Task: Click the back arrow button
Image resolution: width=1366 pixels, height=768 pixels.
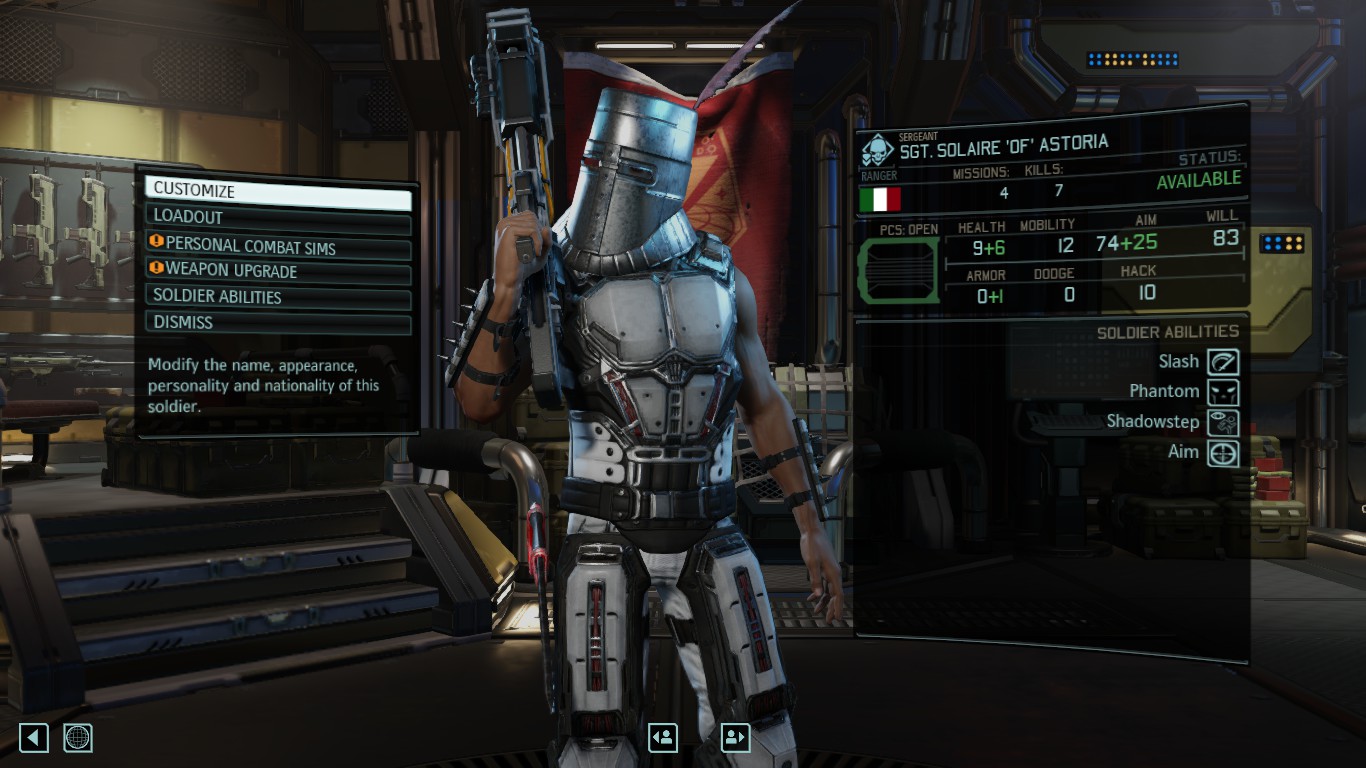Action: [34, 738]
